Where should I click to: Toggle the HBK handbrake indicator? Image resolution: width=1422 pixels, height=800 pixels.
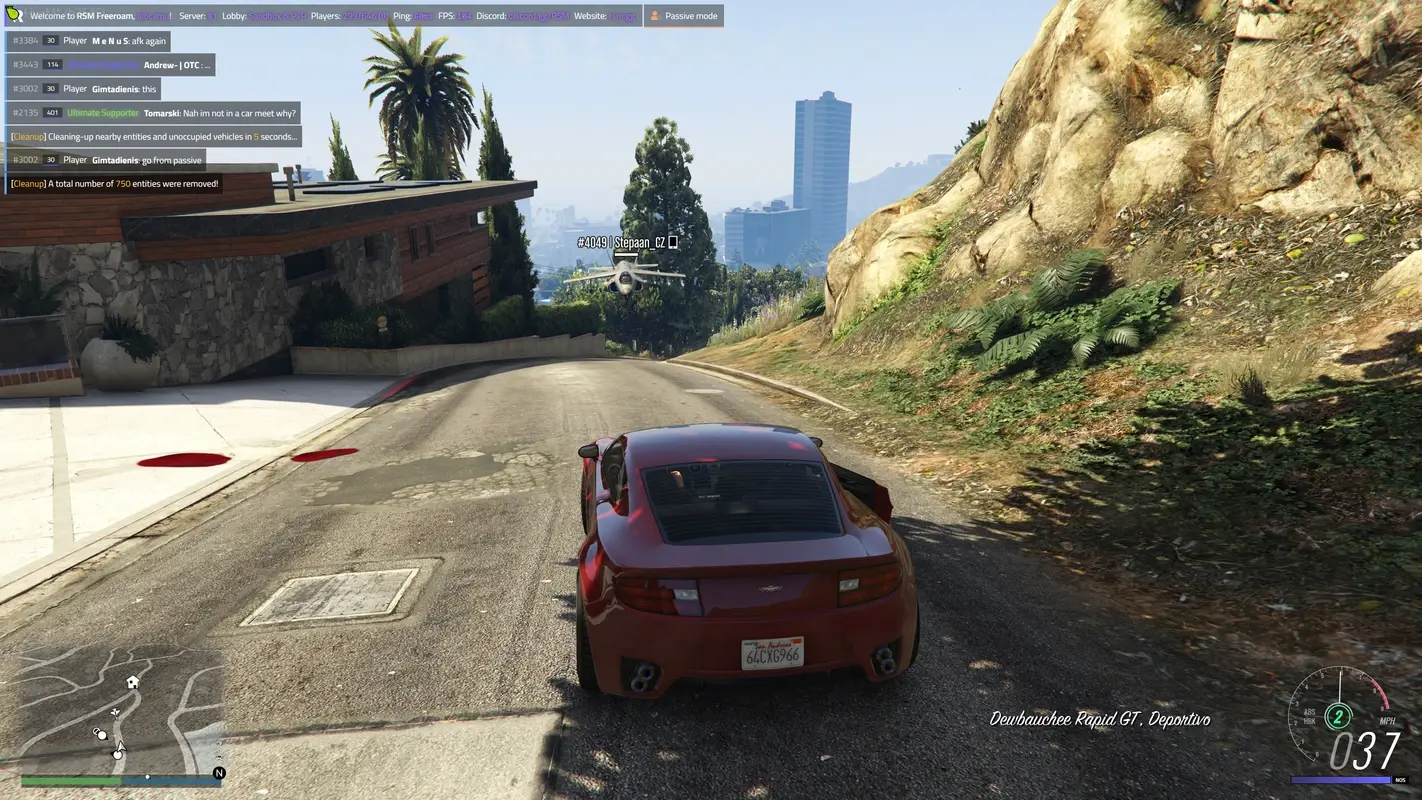point(1311,721)
